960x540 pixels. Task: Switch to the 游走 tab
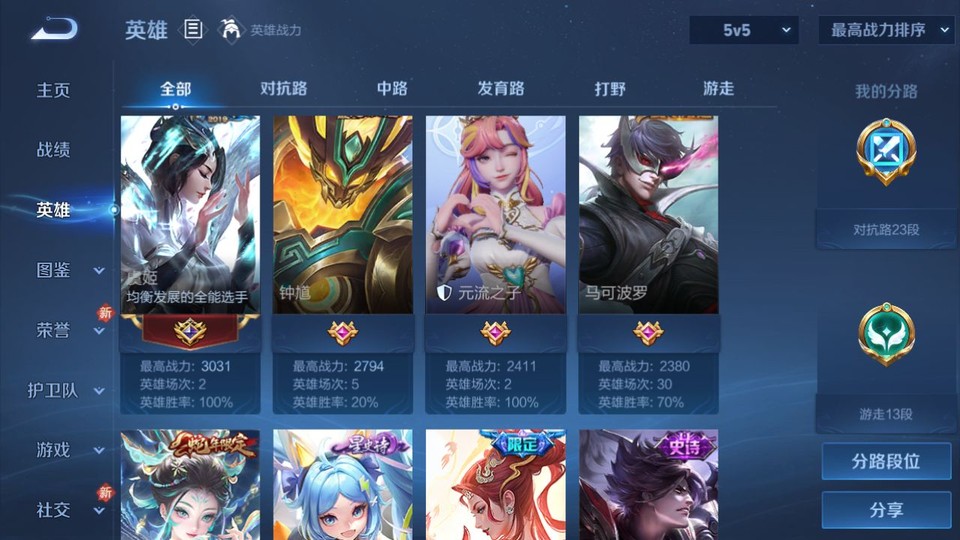pyautogui.click(x=718, y=88)
